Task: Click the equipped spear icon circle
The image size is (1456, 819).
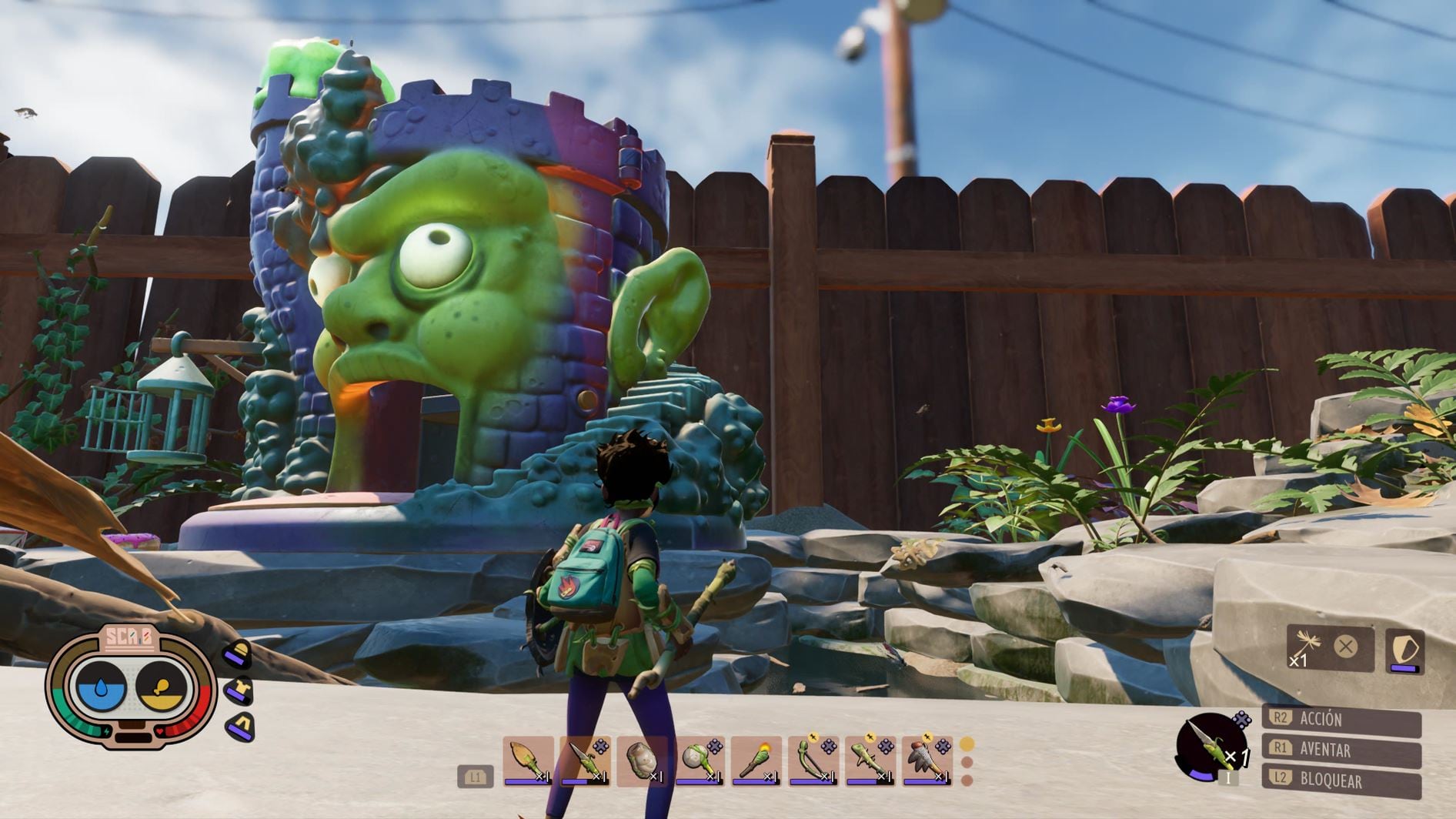Action: click(1210, 747)
